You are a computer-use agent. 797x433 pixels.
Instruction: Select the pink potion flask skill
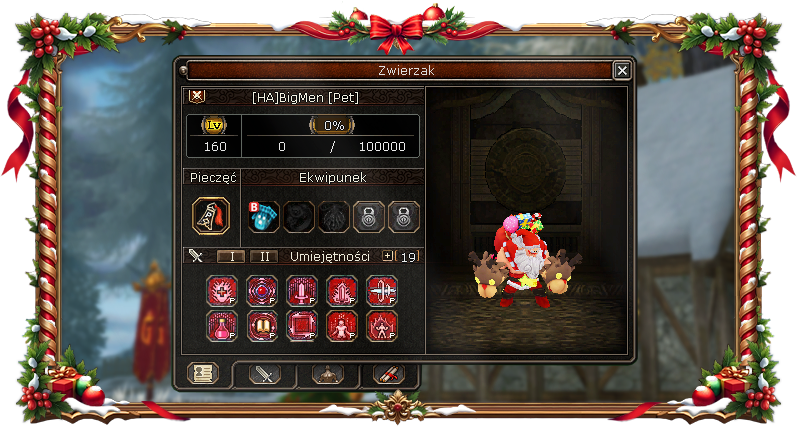tap(221, 325)
